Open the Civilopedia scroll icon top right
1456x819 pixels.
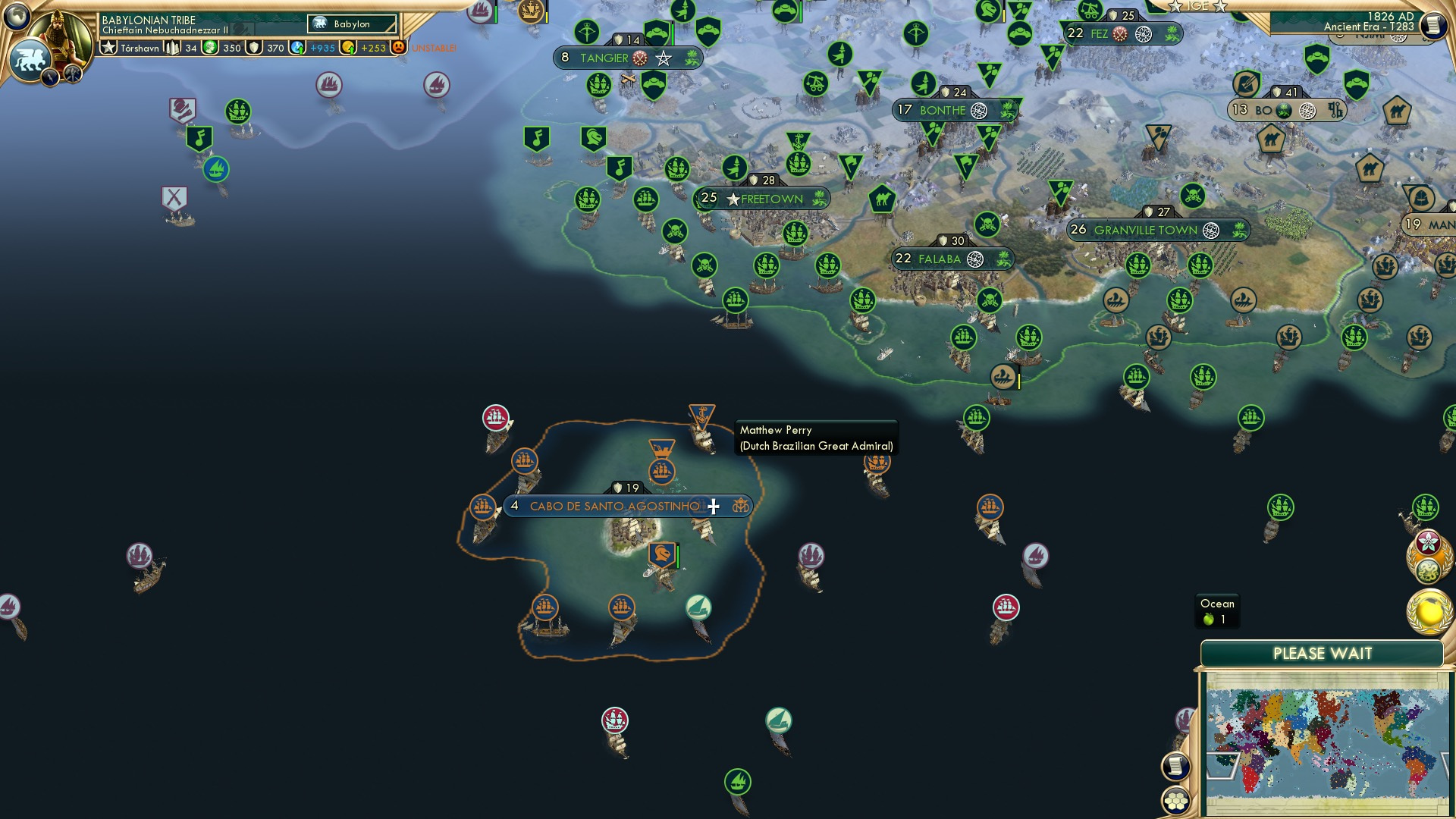point(1433,25)
